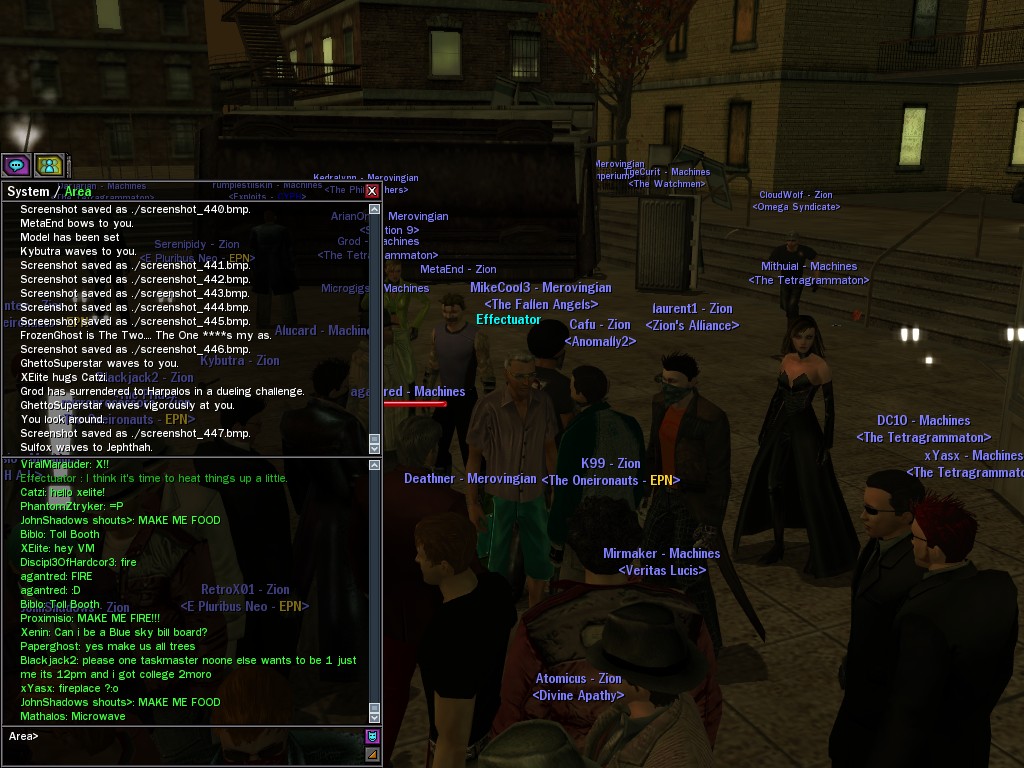This screenshot has height=768, width=1024.
Task: Click the down arrow of green Area chat log
Action: pyautogui.click(x=375, y=717)
